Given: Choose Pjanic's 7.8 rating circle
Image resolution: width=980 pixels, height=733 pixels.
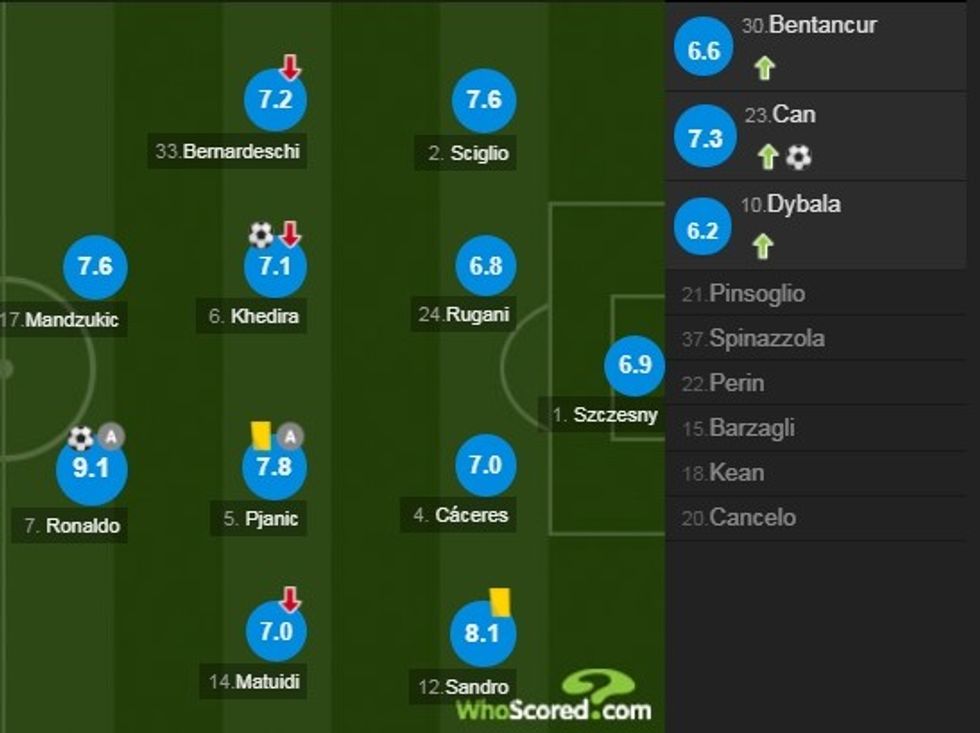Looking at the screenshot, I should coord(275,468).
